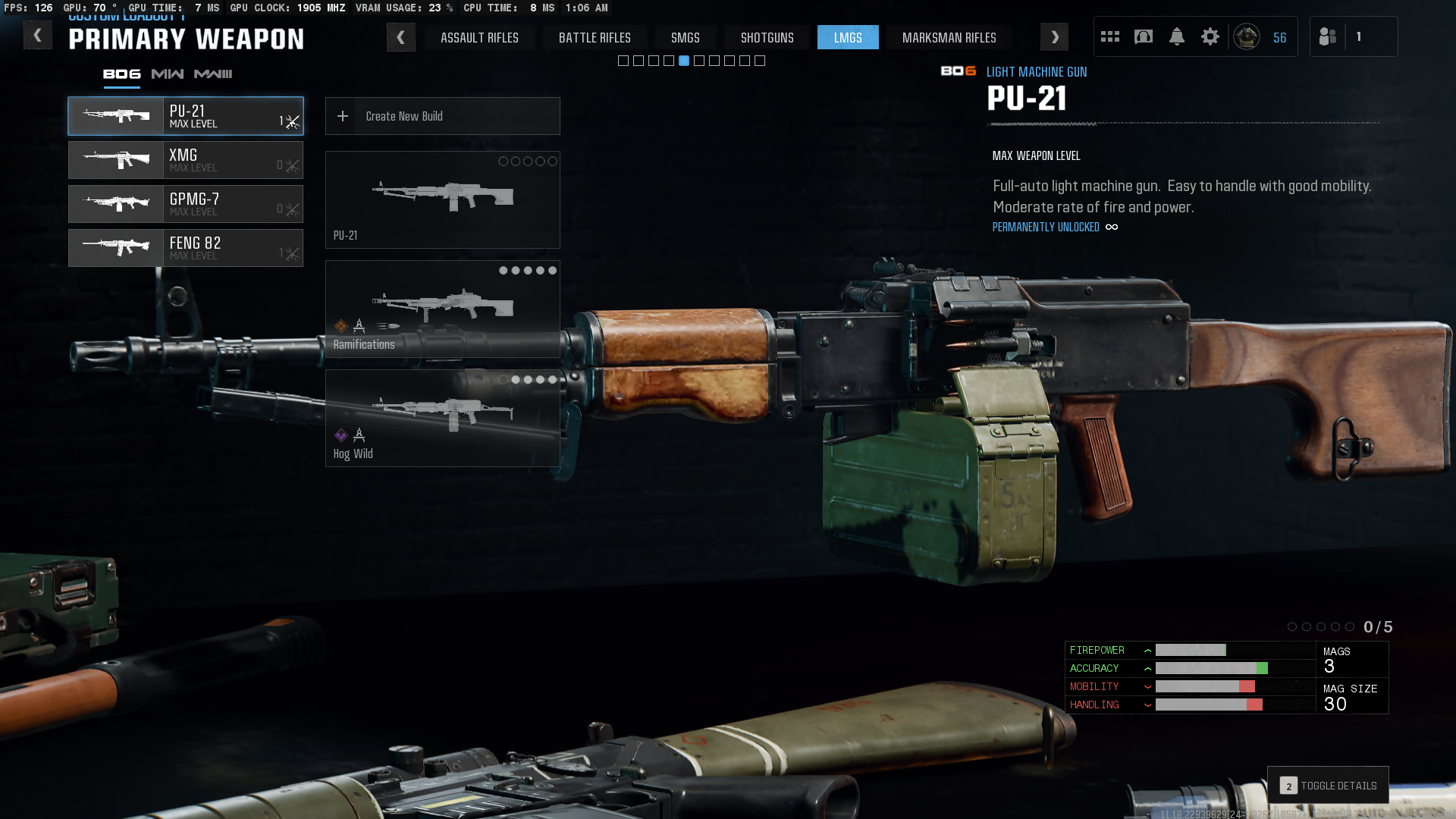Select the PU-21 weapon row
The height and width of the screenshot is (819, 1456).
(x=186, y=116)
